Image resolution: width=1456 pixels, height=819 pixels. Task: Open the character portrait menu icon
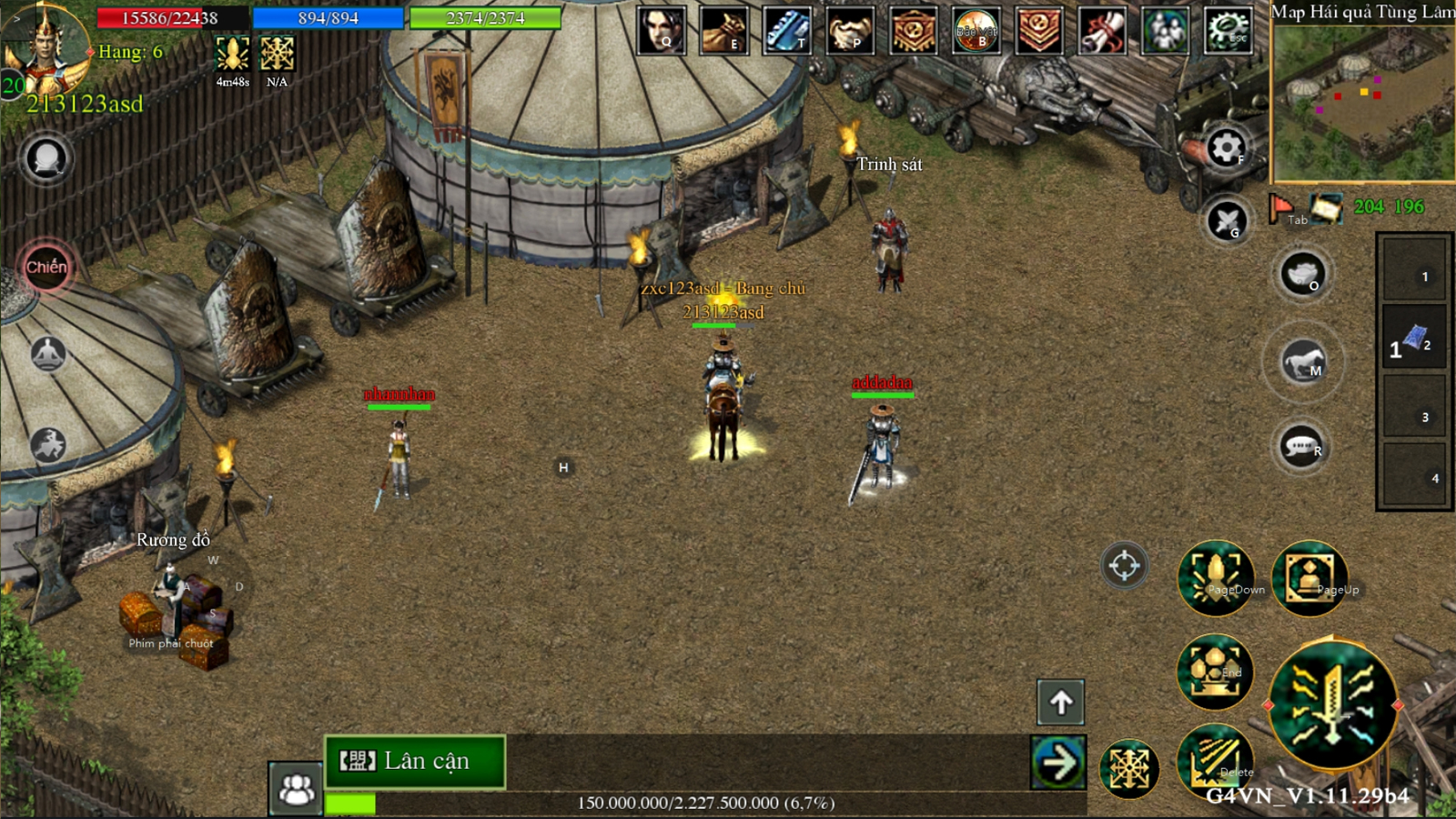click(x=662, y=30)
